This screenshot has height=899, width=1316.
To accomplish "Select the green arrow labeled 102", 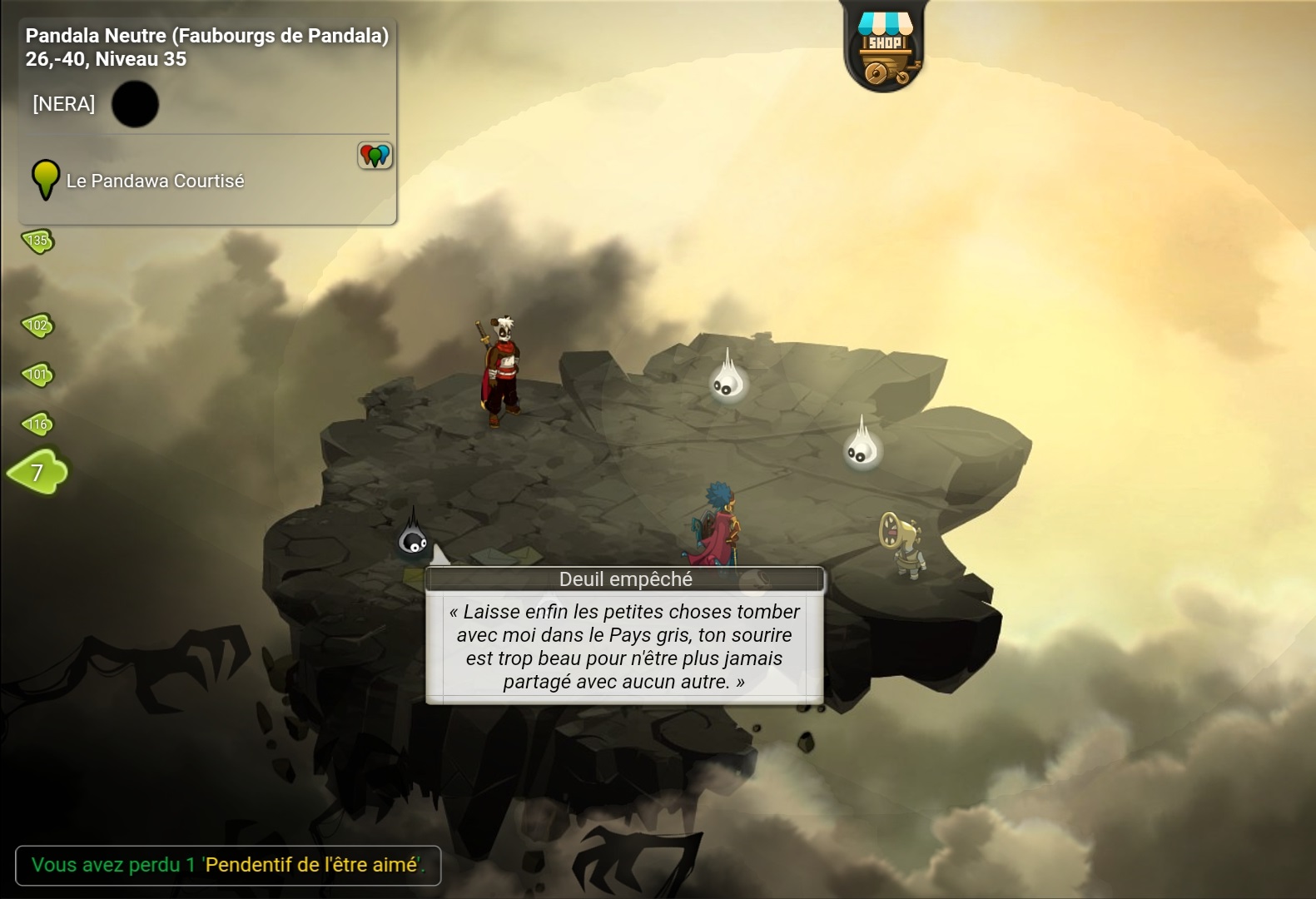I will pyautogui.click(x=37, y=325).
